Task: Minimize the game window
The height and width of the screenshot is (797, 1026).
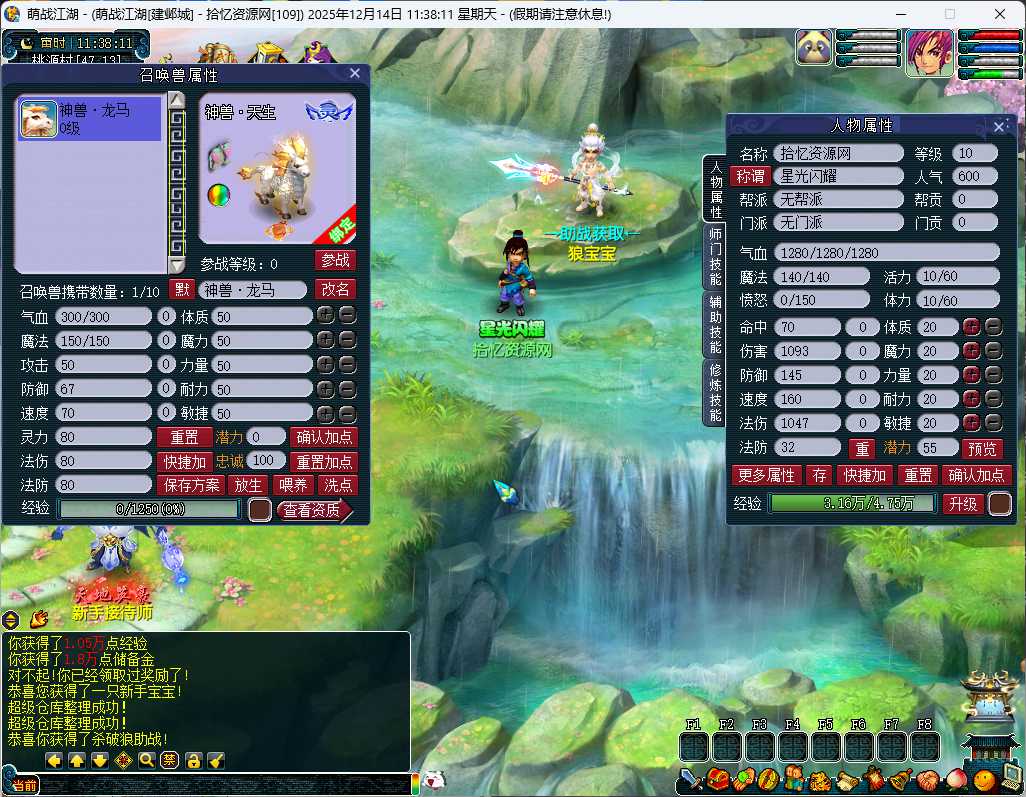Action: (x=904, y=15)
